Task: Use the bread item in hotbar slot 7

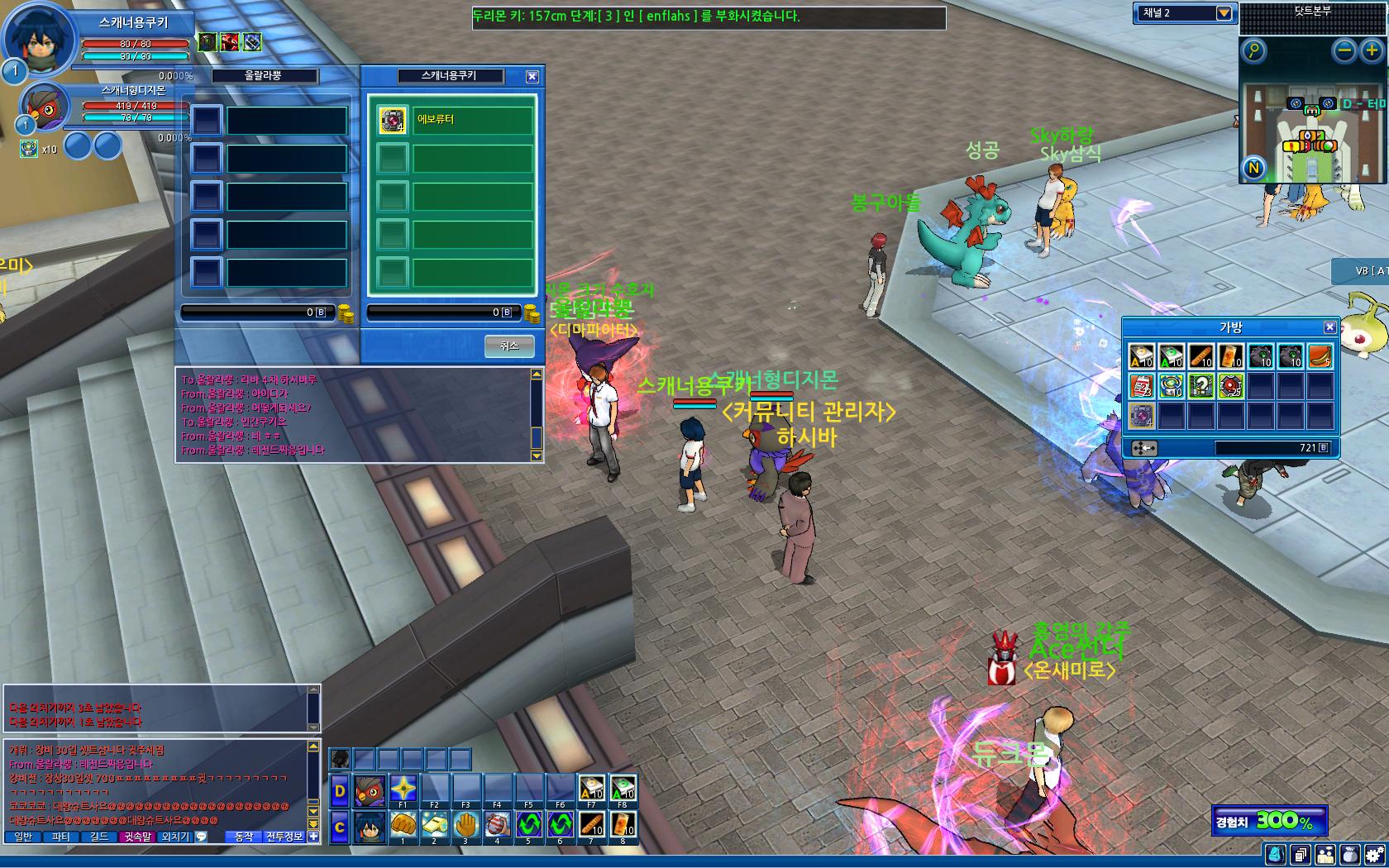Action: (x=591, y=824)
